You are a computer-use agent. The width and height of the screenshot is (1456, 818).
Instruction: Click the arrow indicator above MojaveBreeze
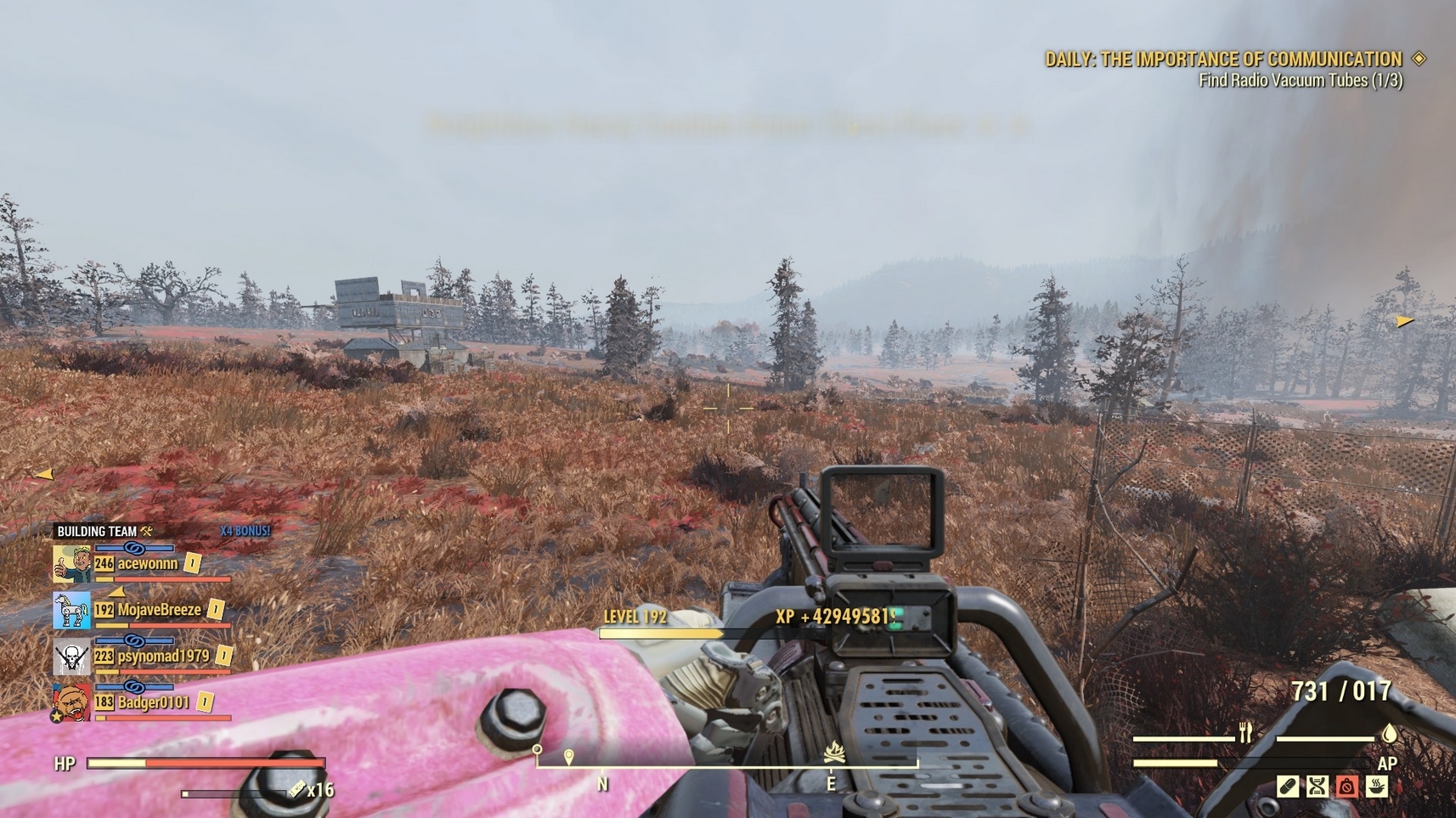click(x=116, y=593)
